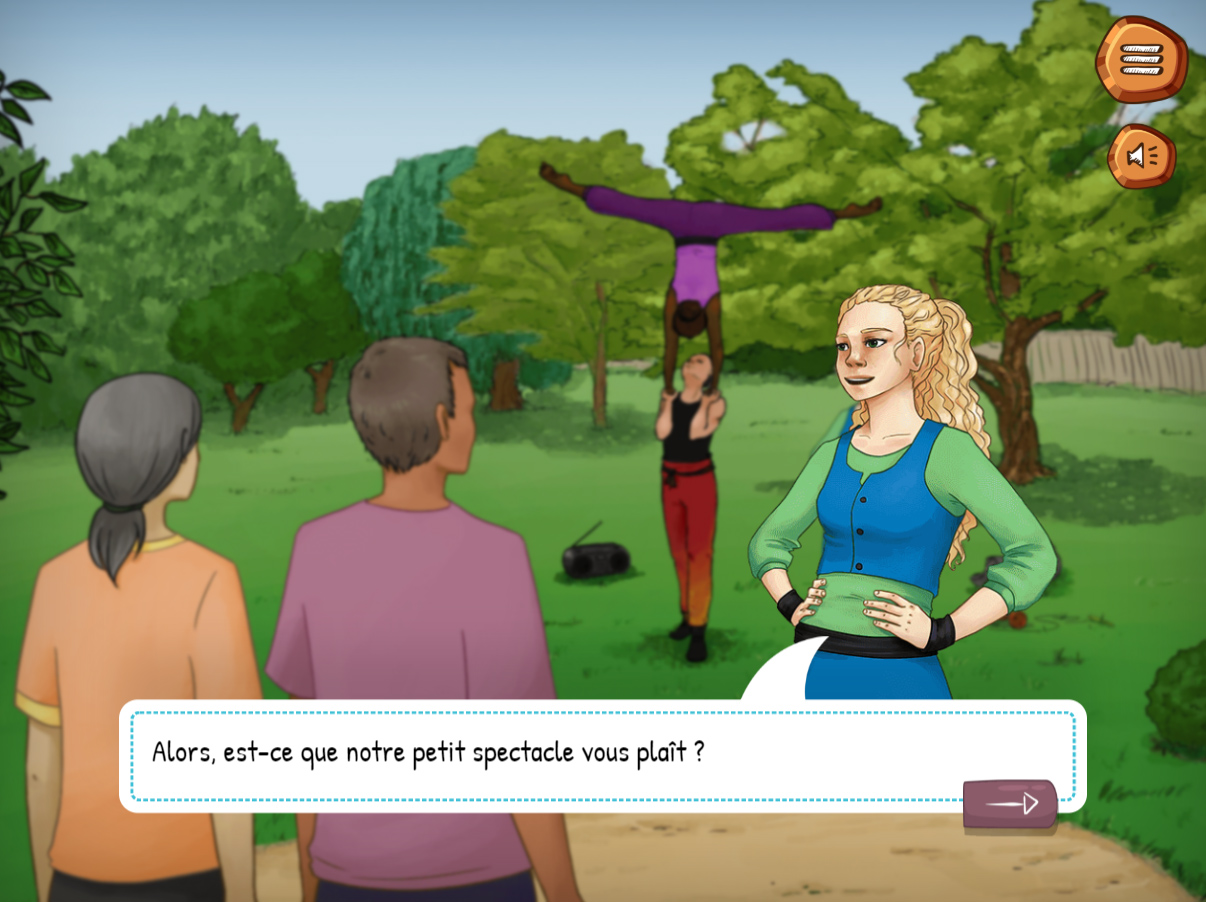
Task: Continue dialogue with the arrow button
Action: [1010, 804]
